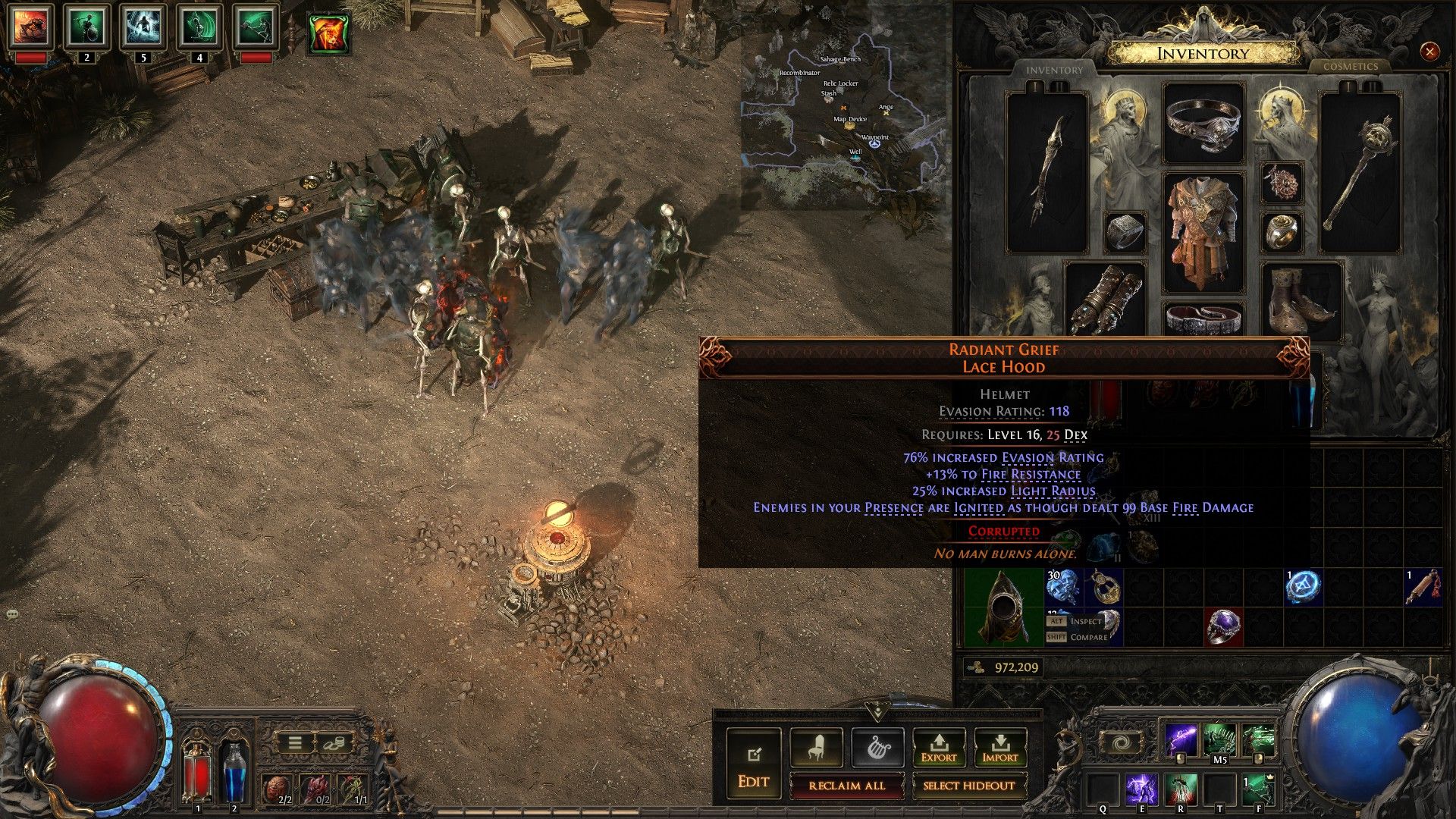Open hideout Edit mode
Screen dimensions: 1456x819
(753, 762)
